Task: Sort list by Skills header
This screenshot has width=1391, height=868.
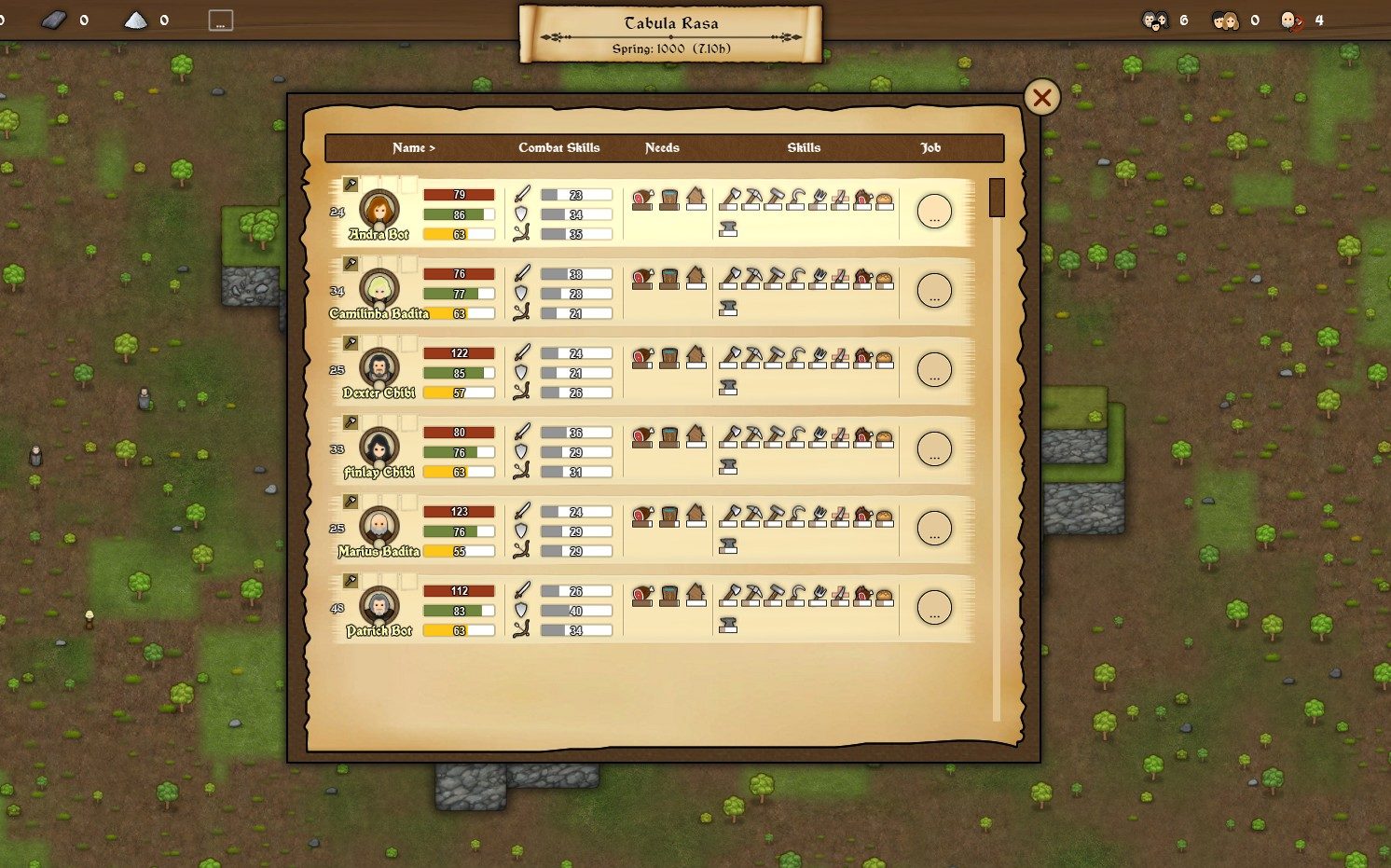Action: (804, 147)
